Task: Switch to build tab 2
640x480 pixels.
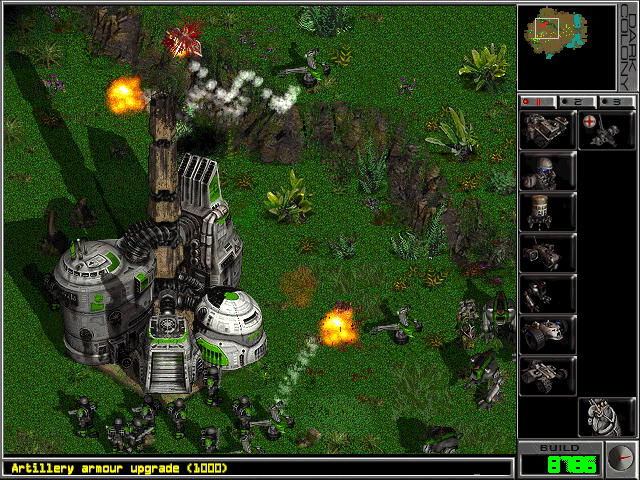Action: [x=577, y=101]
